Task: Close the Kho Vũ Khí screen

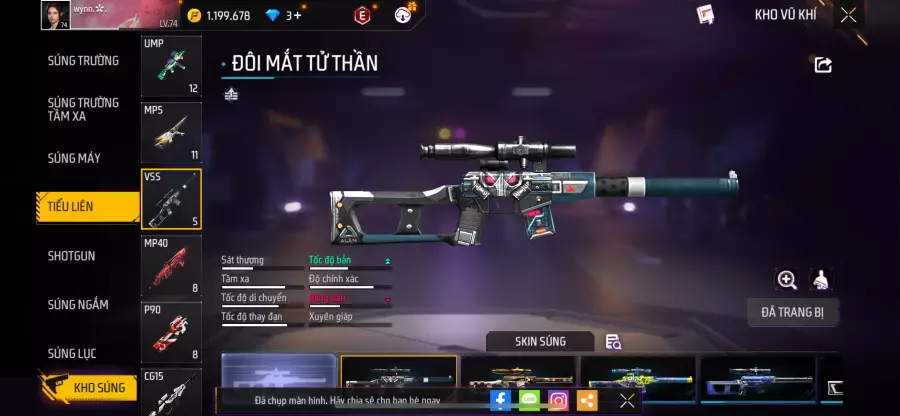Action: click(848, 15)
